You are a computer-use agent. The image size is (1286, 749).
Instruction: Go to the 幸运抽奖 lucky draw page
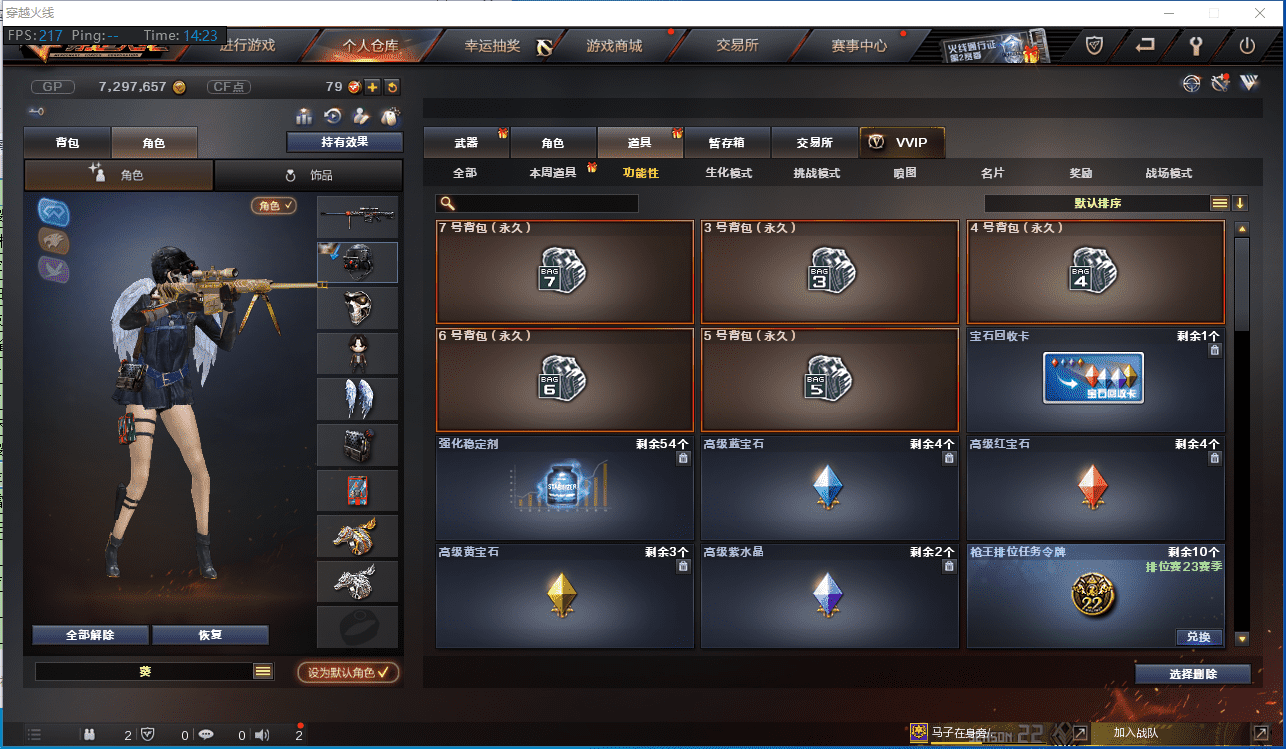[x=492, y=46]
